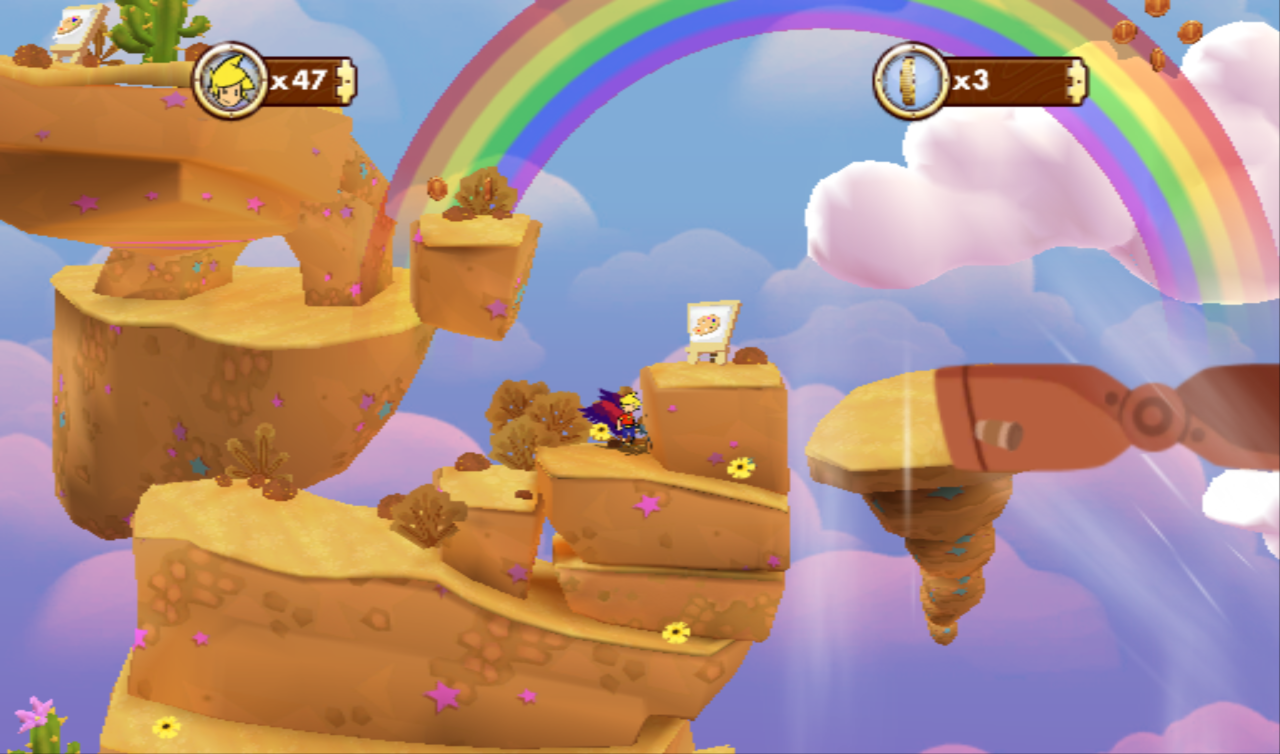1280x754 pixels.
Task: Click the blond hero lives portrait icon
Action: tap(230, 80)
